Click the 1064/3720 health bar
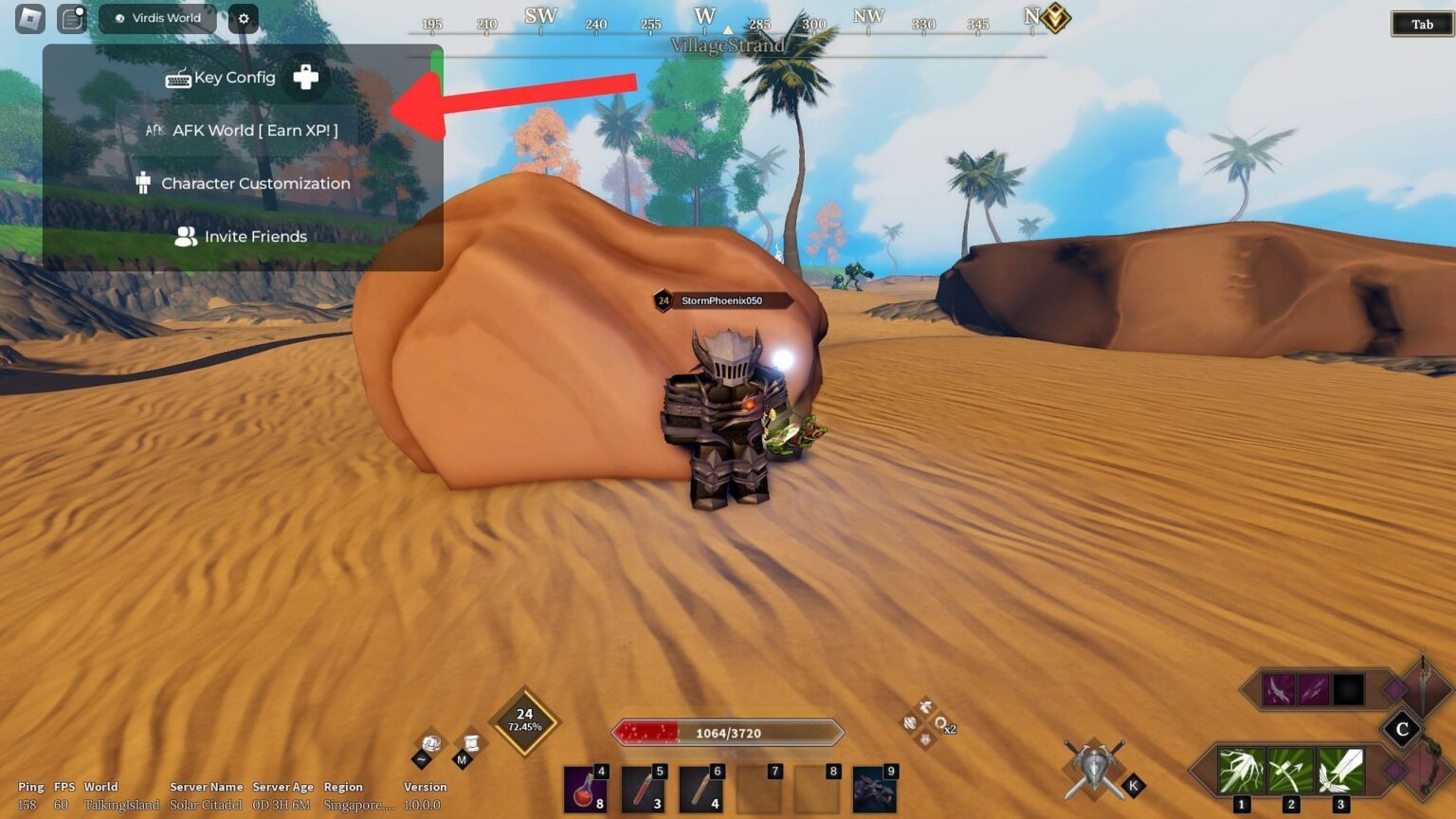 [x=727, y=732]
